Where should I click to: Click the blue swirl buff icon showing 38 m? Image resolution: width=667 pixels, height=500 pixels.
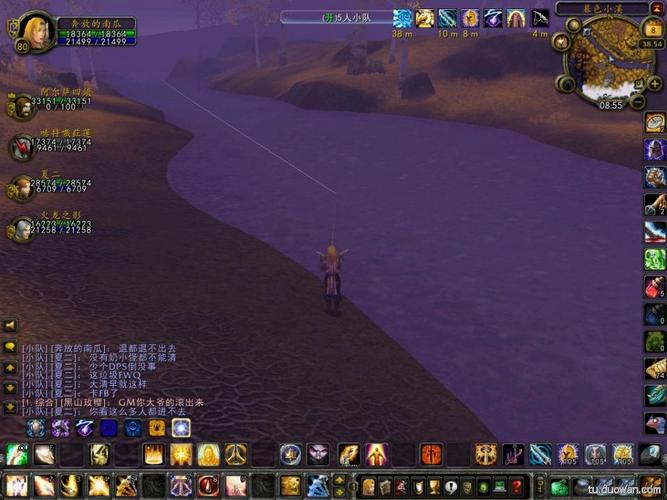402,18
